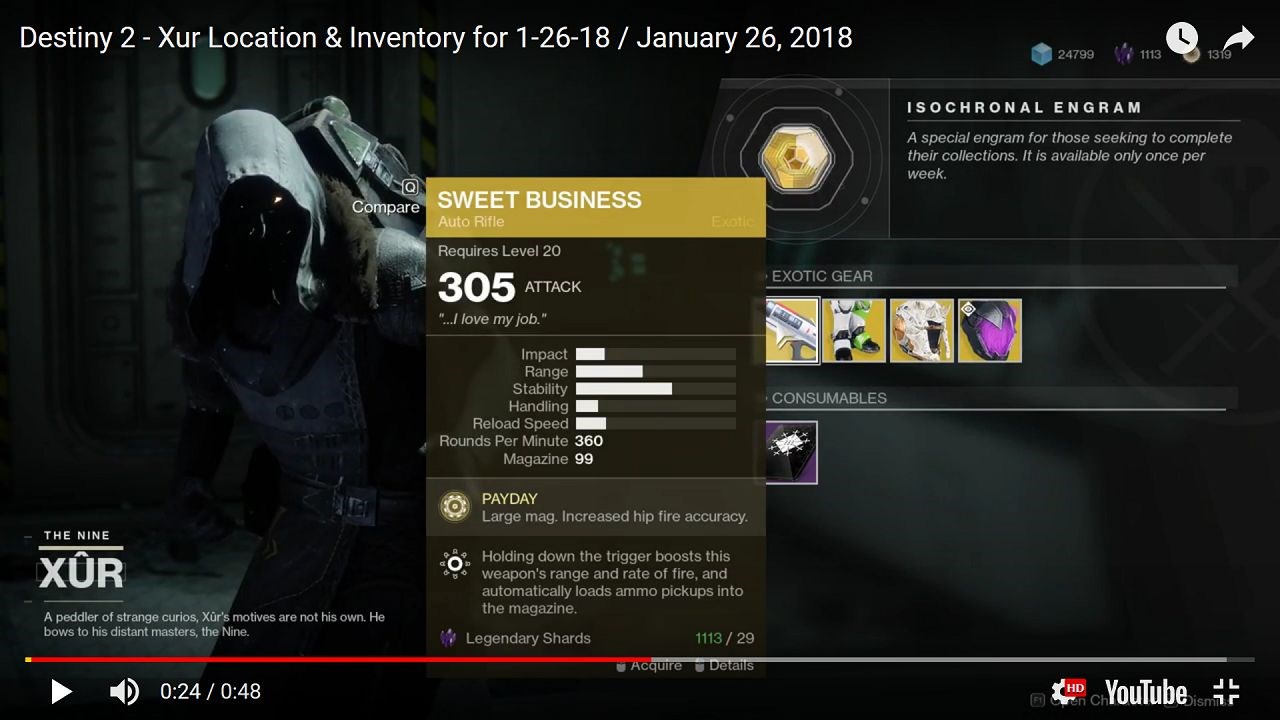
Task: Select the engram under Consumables
Action: click(791, 452)
